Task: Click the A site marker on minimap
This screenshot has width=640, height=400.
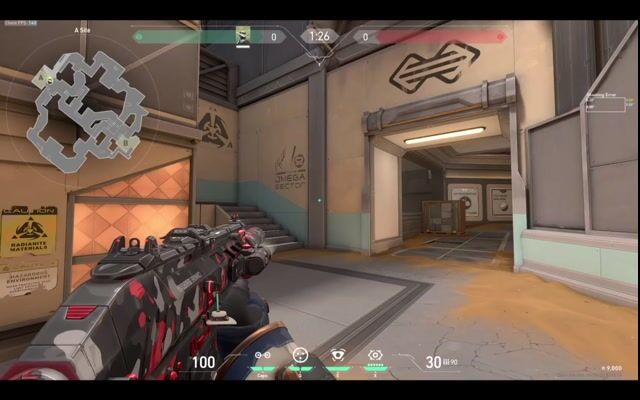Action: coord(43,76)
